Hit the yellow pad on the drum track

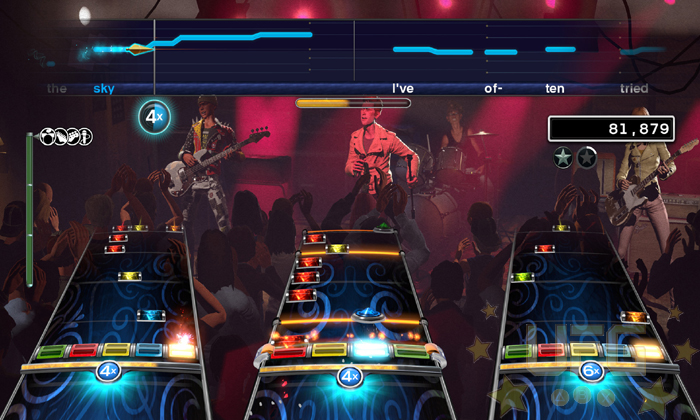[x=328, y=350]
